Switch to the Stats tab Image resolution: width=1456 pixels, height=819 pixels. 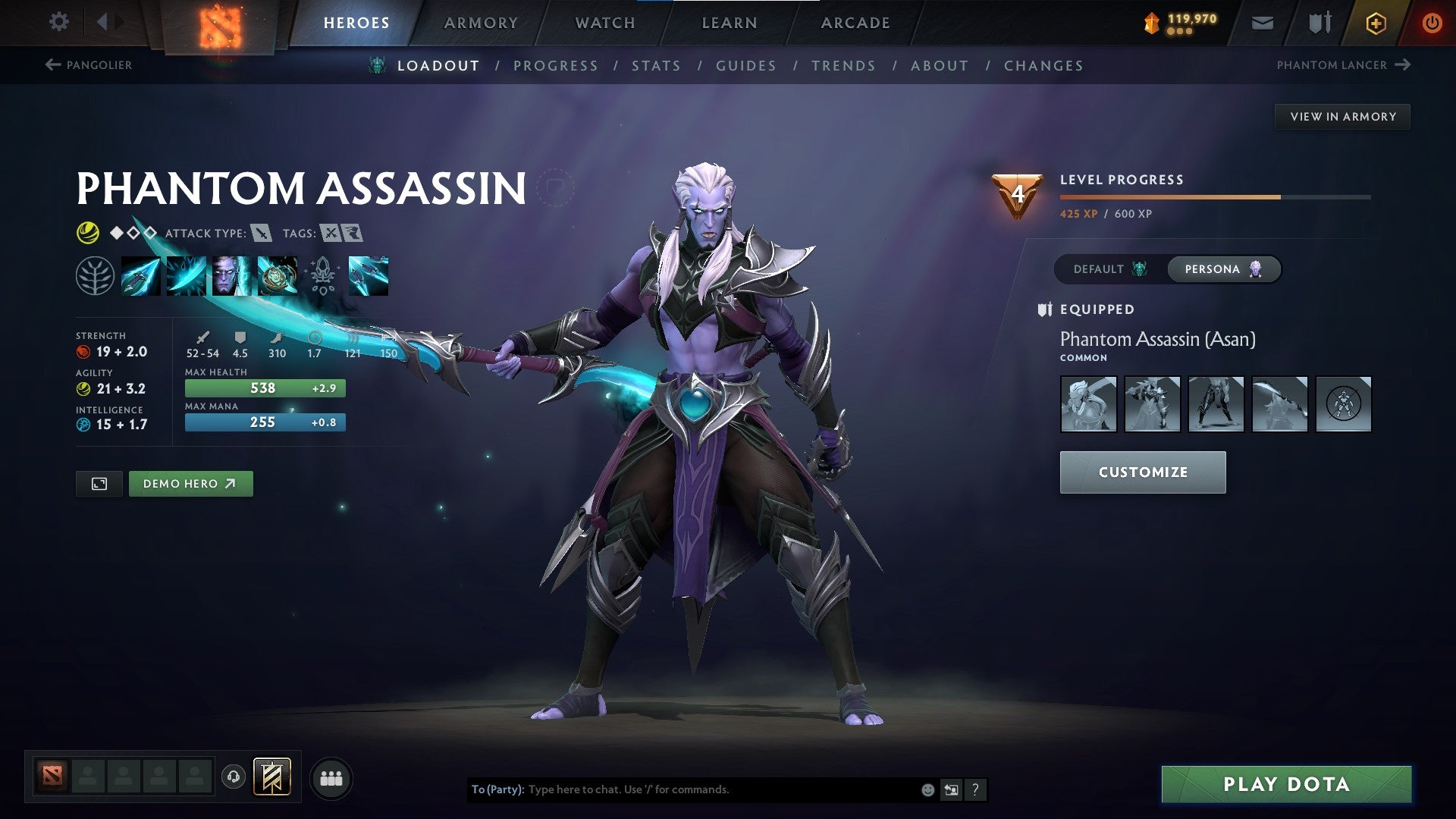pyautogui.click(x=657, y=65)
